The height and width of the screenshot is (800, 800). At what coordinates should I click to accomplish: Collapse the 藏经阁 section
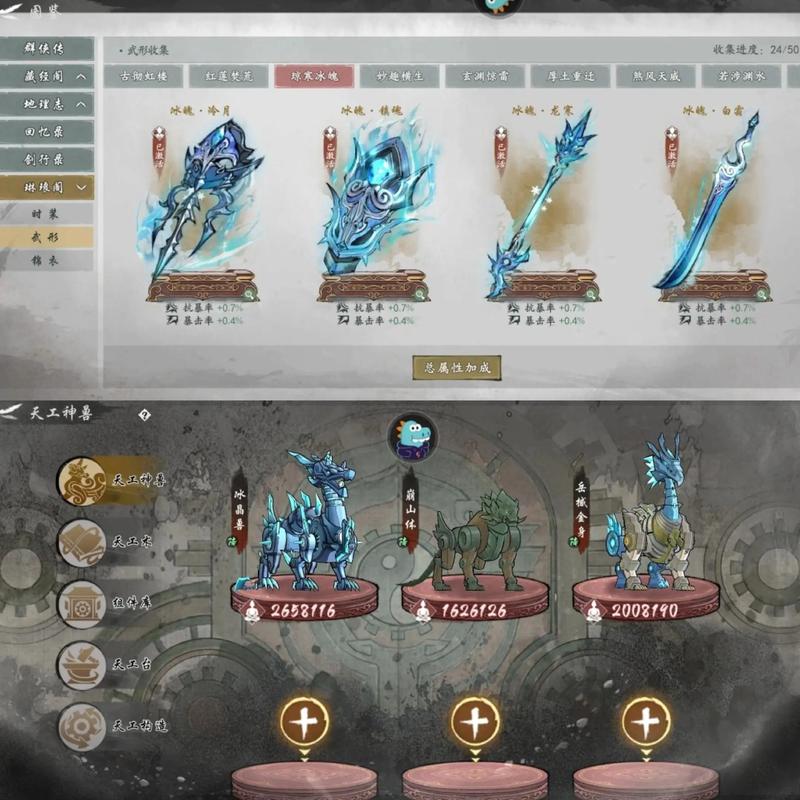(x=80, y=76)
